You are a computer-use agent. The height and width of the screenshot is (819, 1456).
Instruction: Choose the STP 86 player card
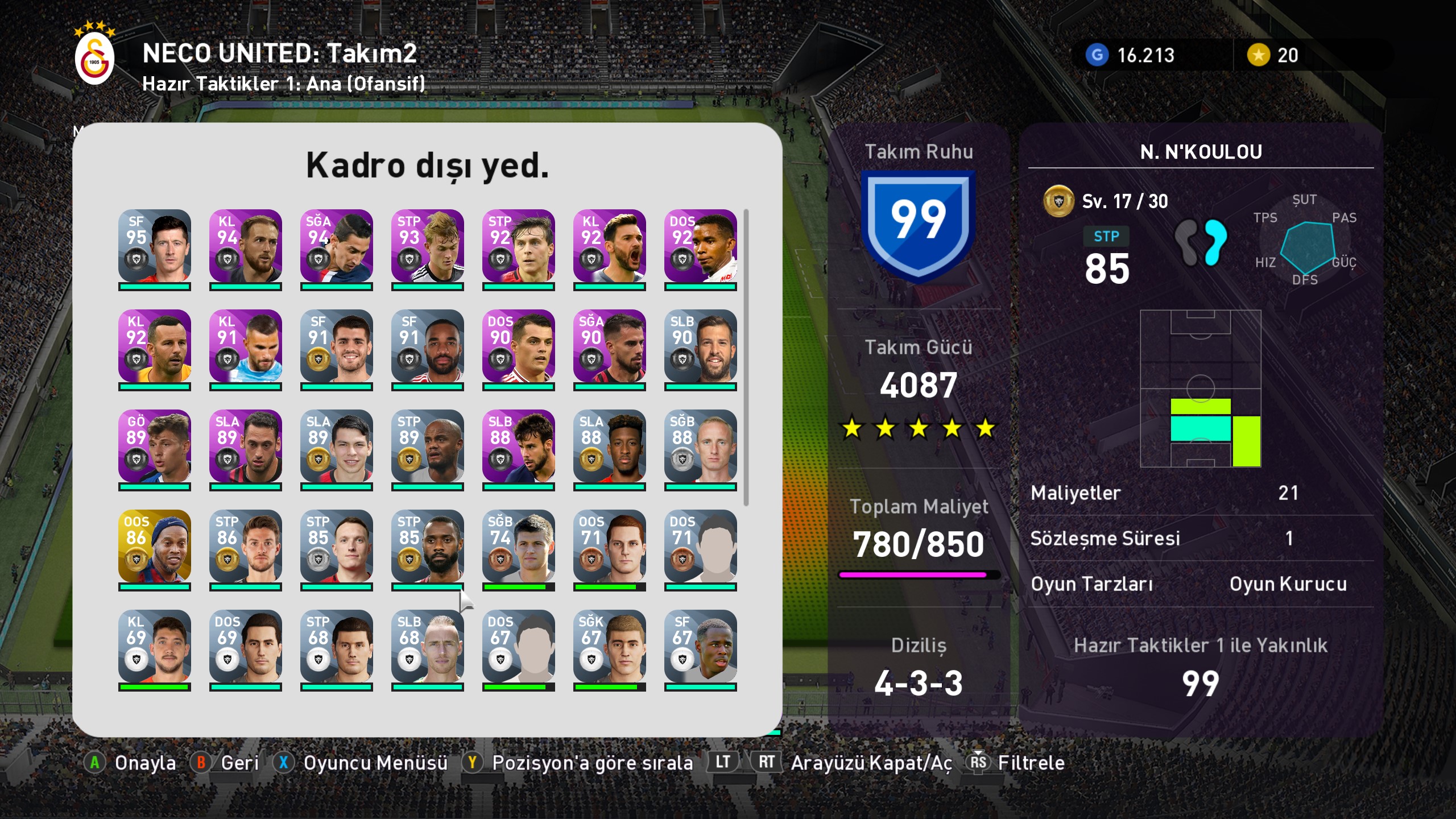[245, 547]
